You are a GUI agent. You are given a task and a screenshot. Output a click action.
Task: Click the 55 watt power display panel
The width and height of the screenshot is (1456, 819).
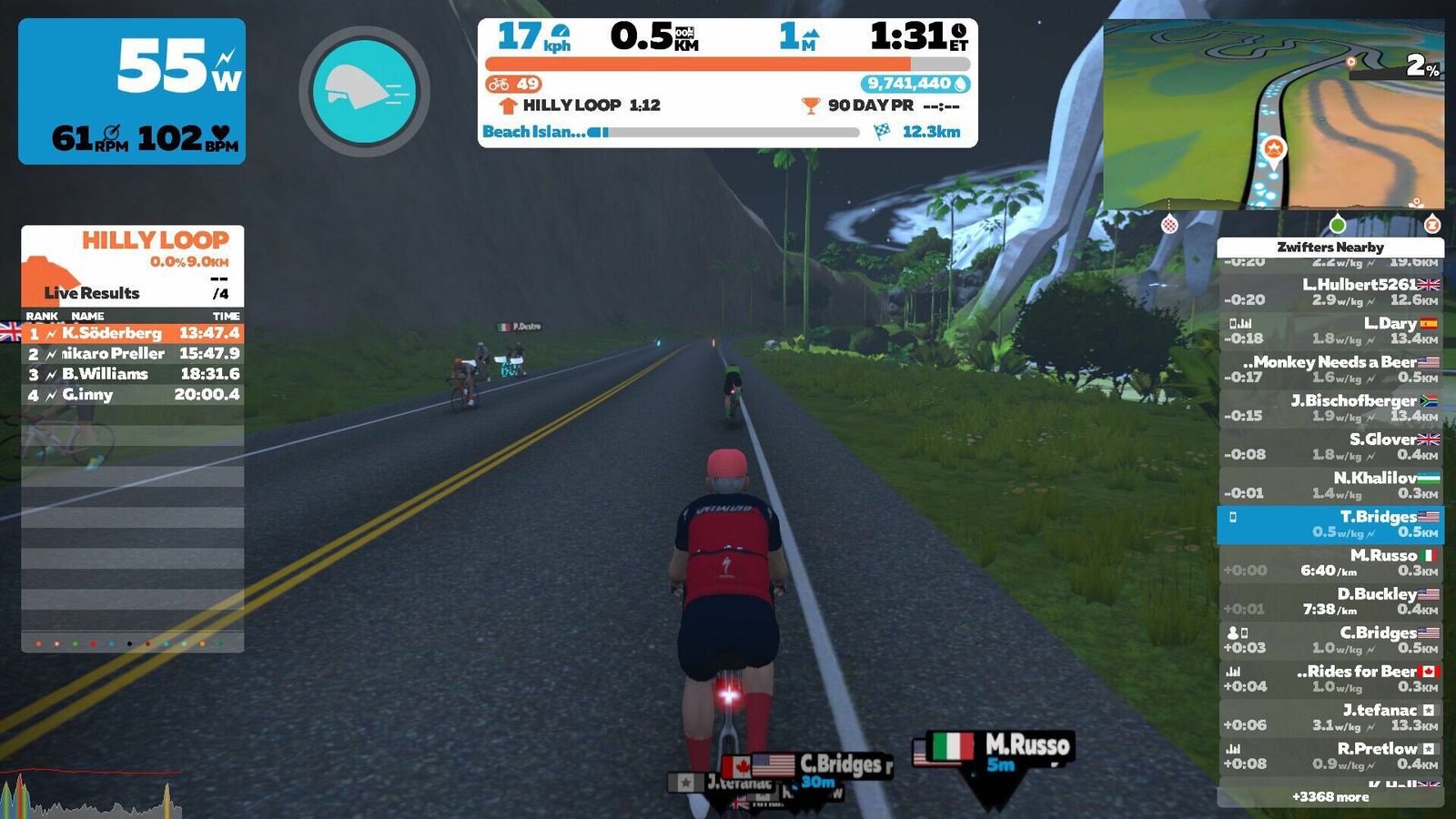132,91
